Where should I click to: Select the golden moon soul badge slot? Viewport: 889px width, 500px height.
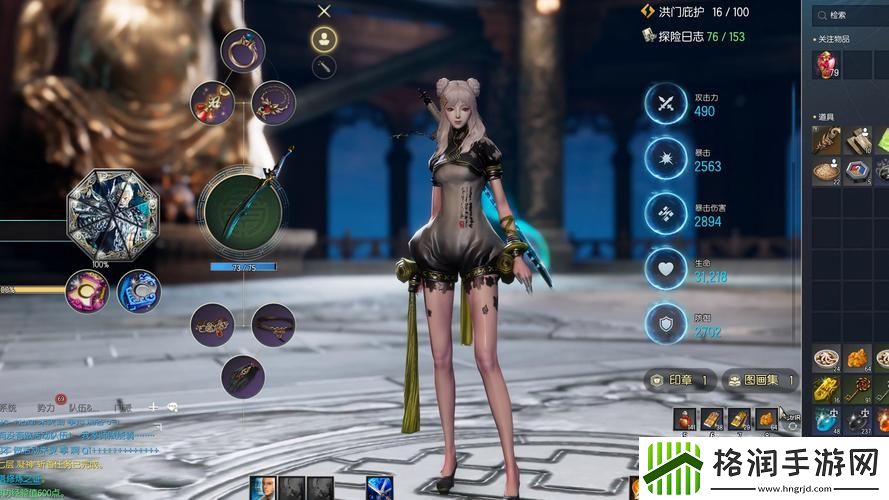87,291
